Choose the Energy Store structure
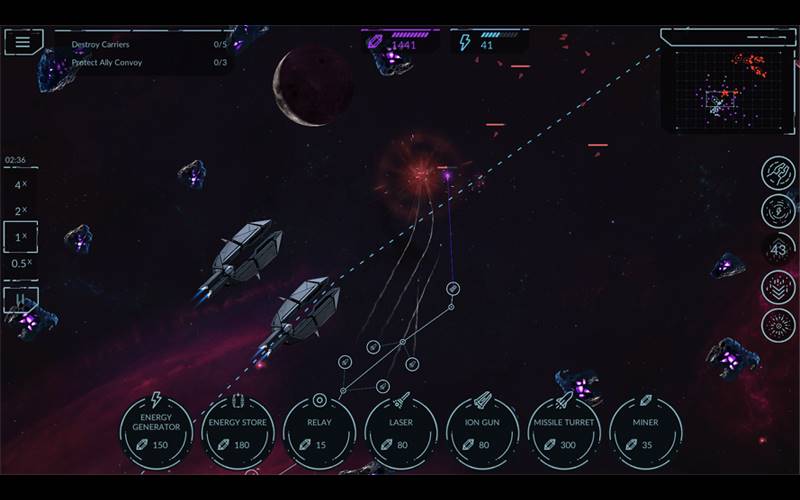Viewport: 800px width, 500px height. pyautogui.click(x=237, y=432)
